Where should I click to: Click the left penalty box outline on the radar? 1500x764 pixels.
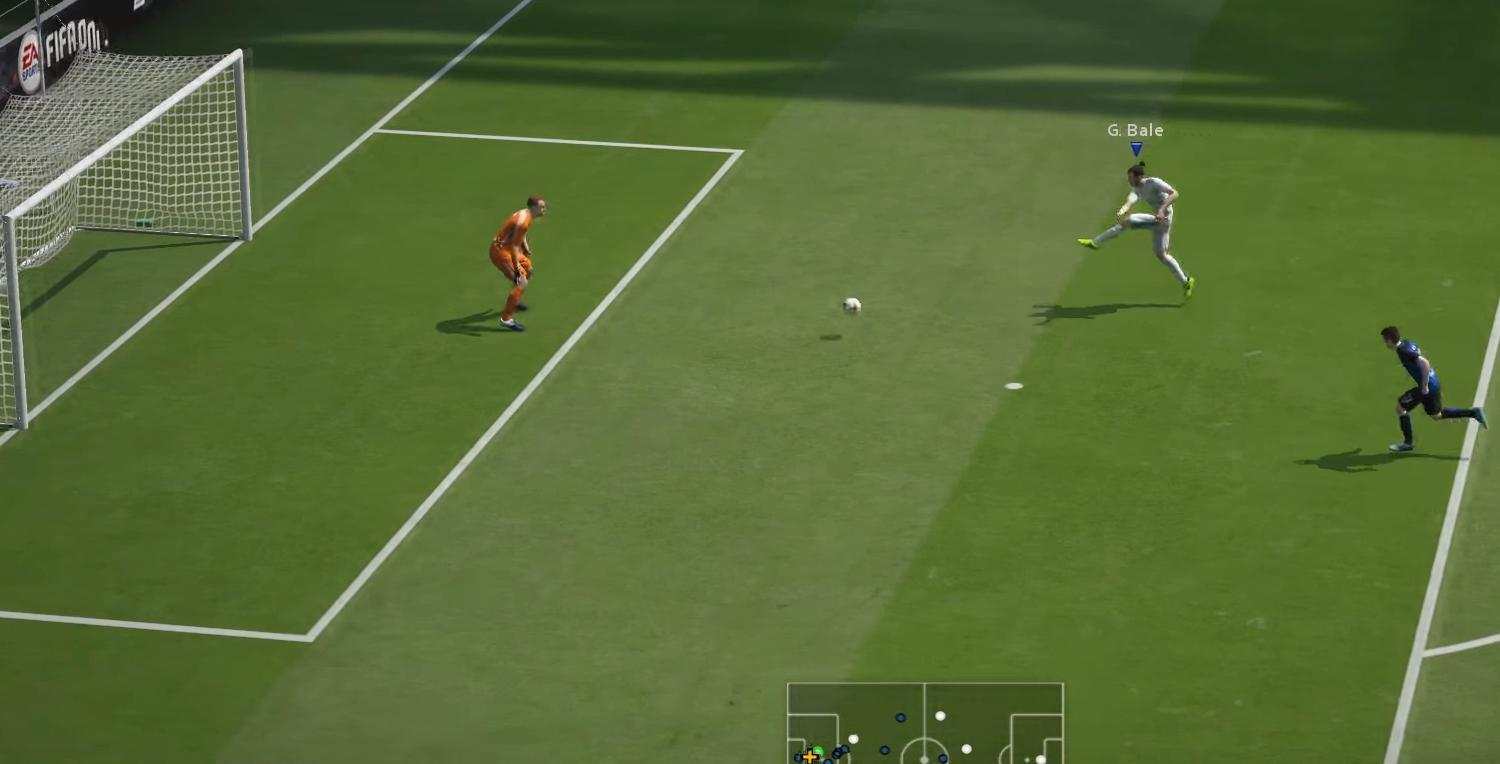(x=836, y=728)
